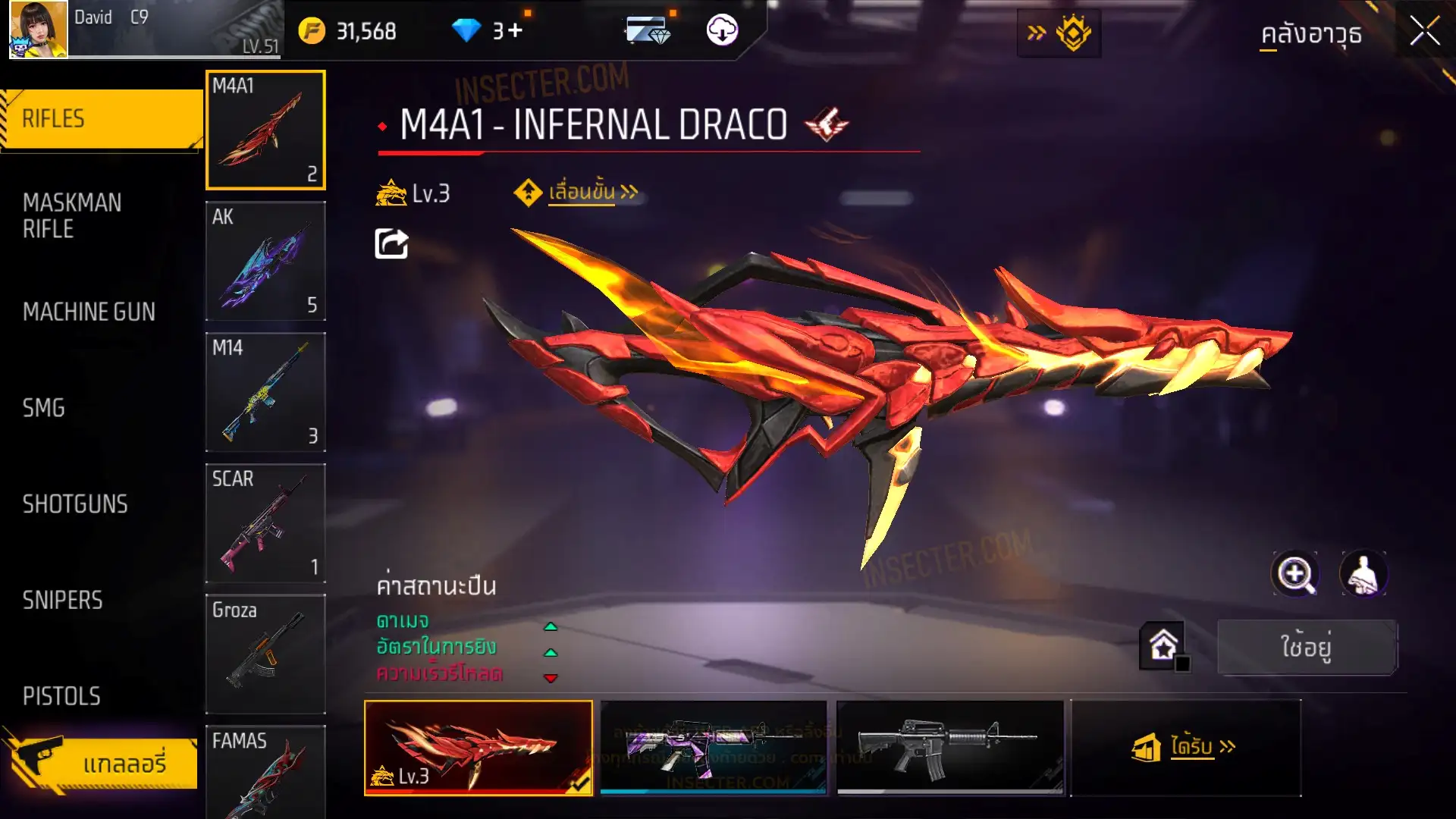Add diamonds with the plus button
The height and width of the screenshot is (819, 1456).
516,31
